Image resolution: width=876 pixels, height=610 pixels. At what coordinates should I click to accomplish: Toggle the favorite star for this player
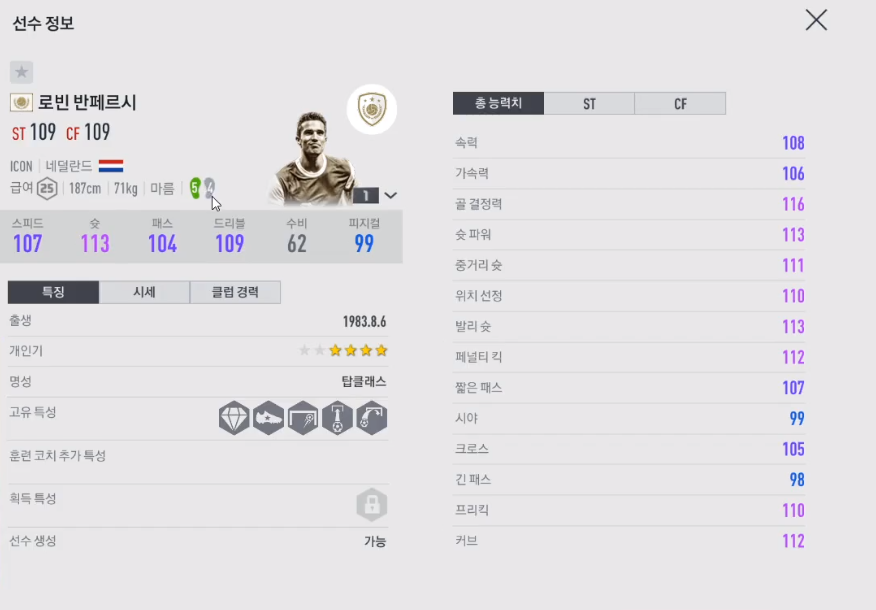click(22, 72)
